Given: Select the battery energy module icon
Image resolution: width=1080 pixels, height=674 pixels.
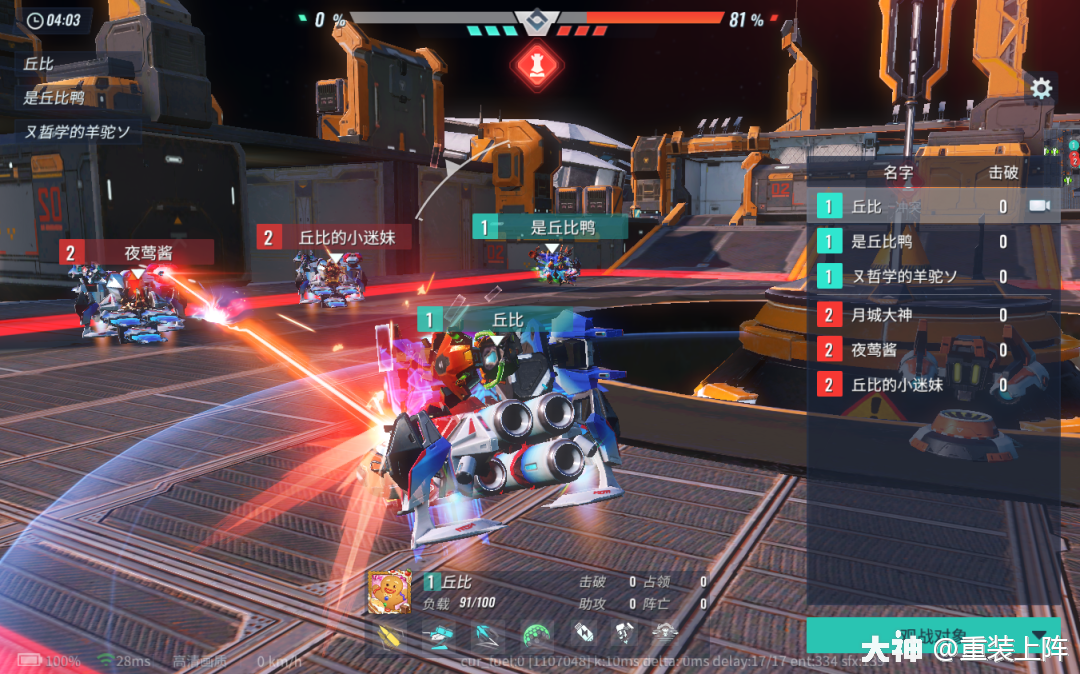Looking at the screenshot, I should click(584, 633).
